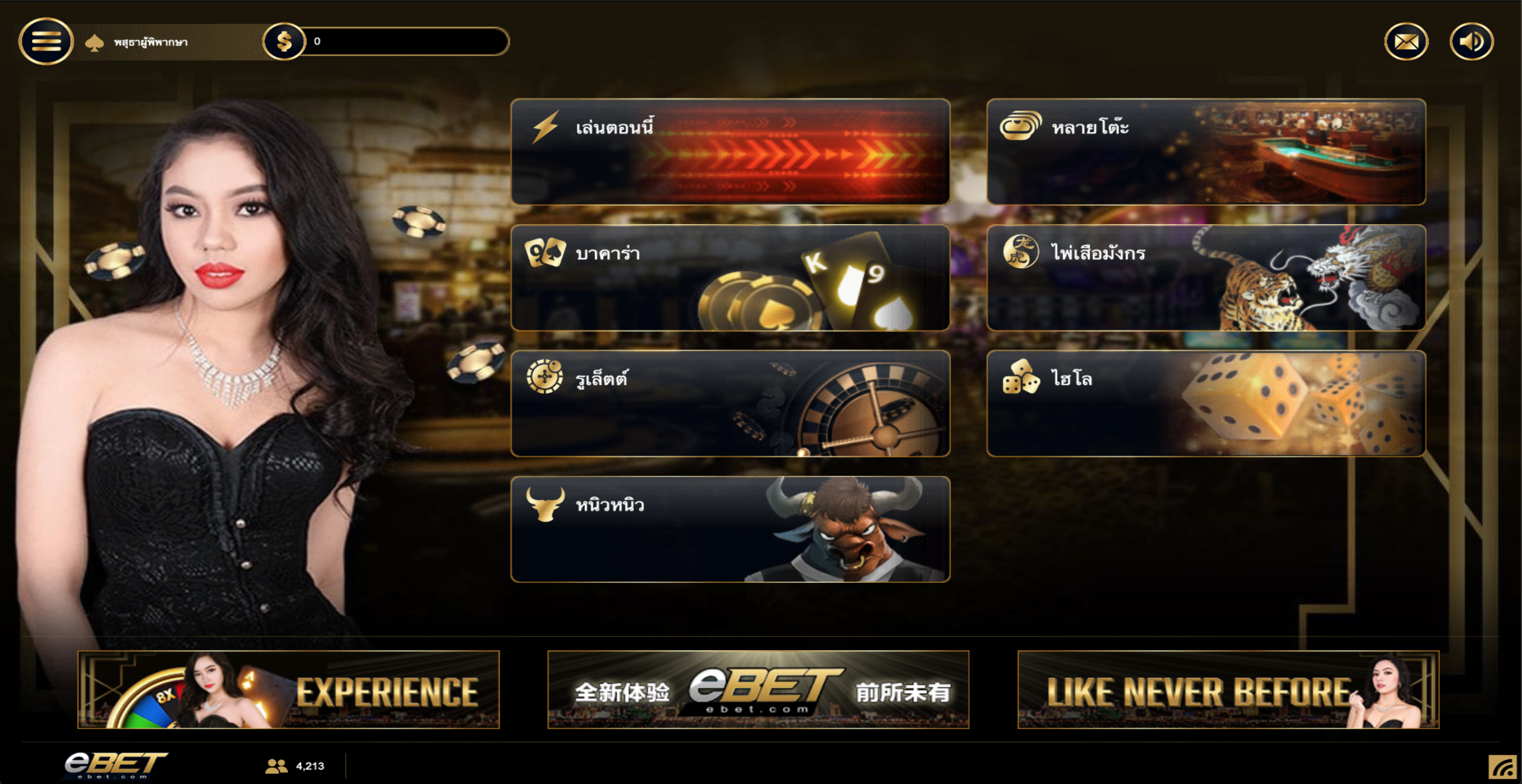
Task: Select the ไพ่เสือมังกร dragon tiger tile
Action: pyautogui.click(x=1205, y=278)
